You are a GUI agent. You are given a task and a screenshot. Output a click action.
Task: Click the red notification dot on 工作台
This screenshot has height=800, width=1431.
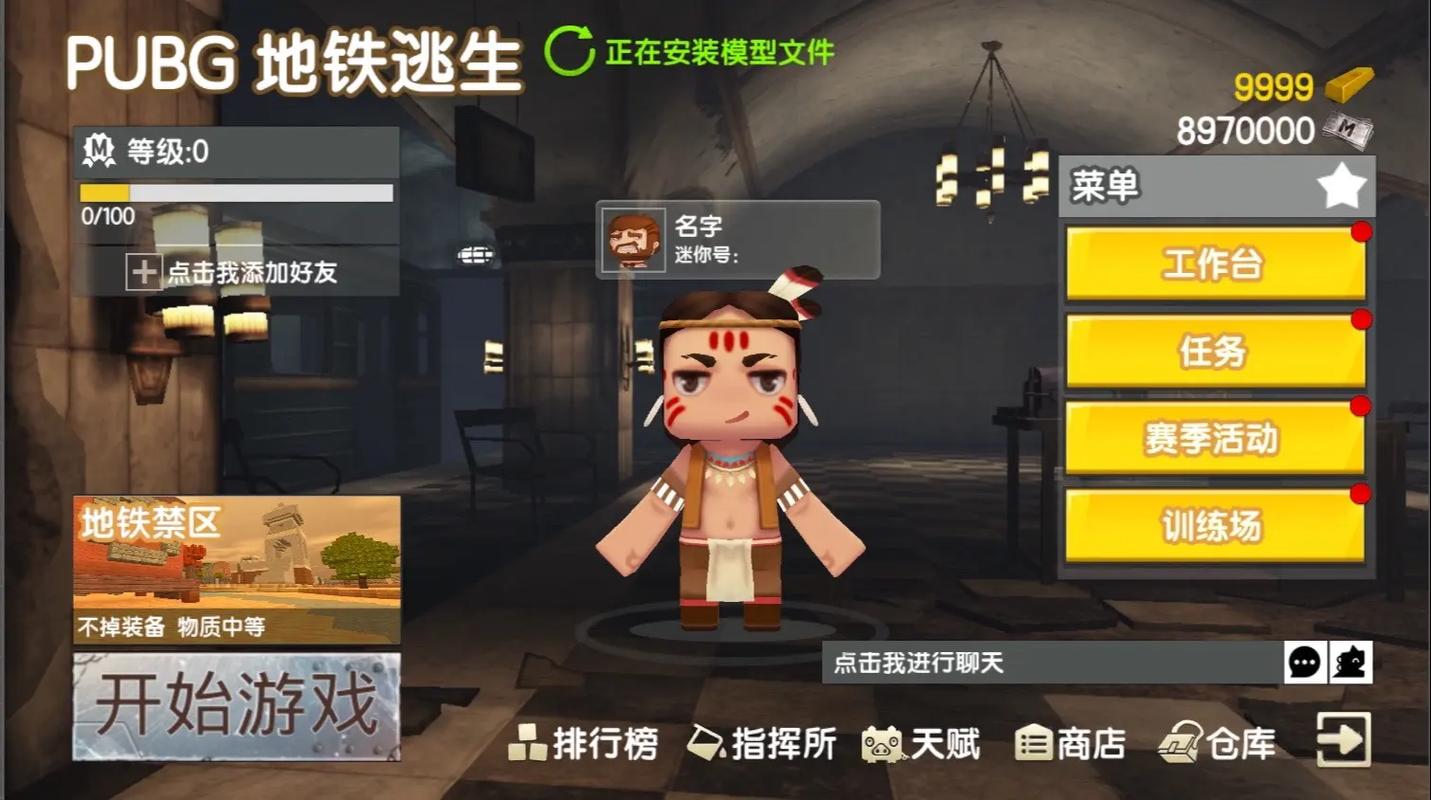pyautogui.click(x=1361, y=231)
